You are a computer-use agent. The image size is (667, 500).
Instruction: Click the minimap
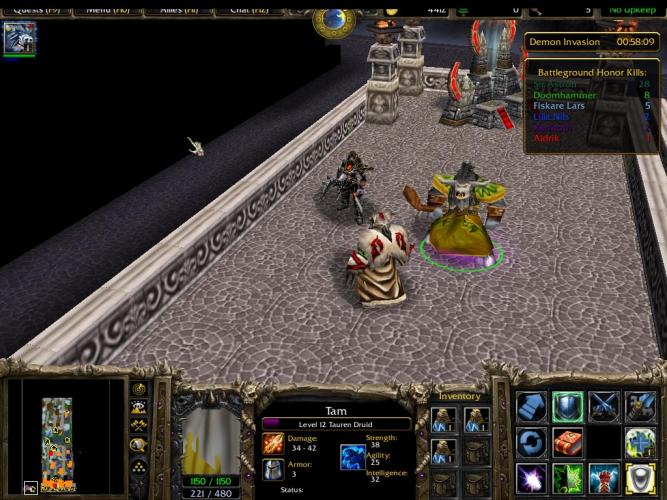64,437
